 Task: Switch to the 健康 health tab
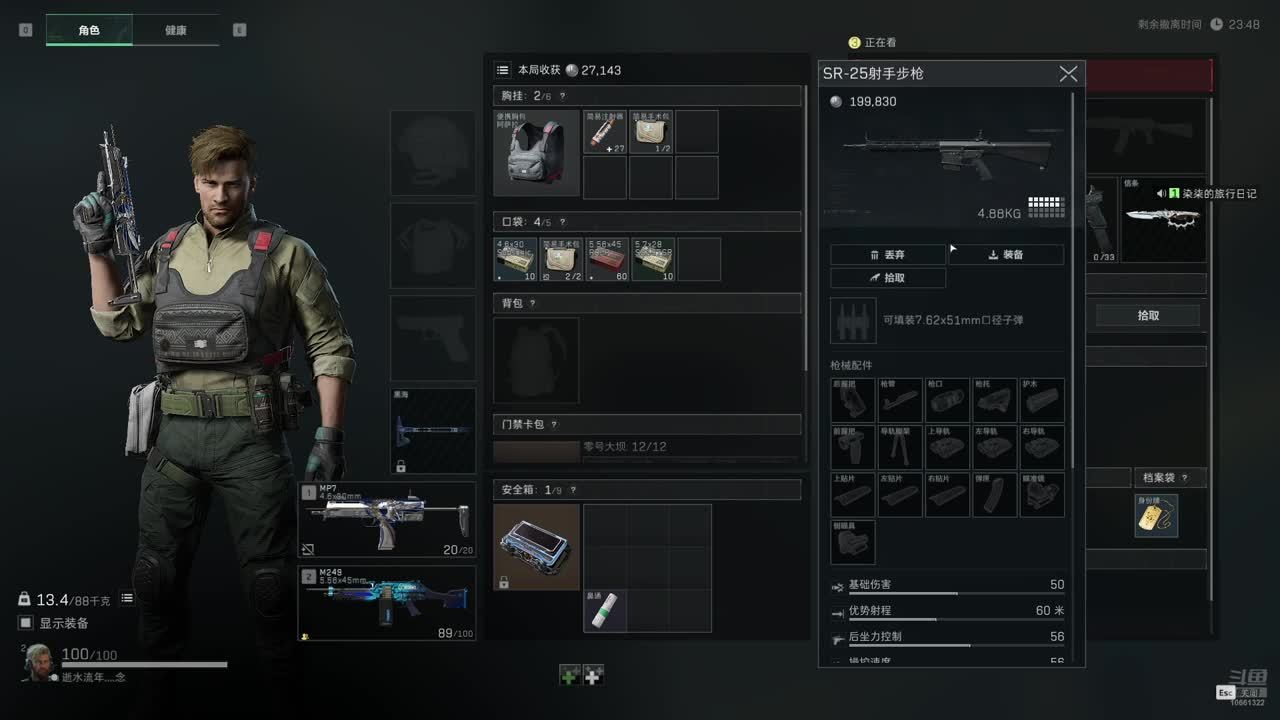(x=176, y=30)
